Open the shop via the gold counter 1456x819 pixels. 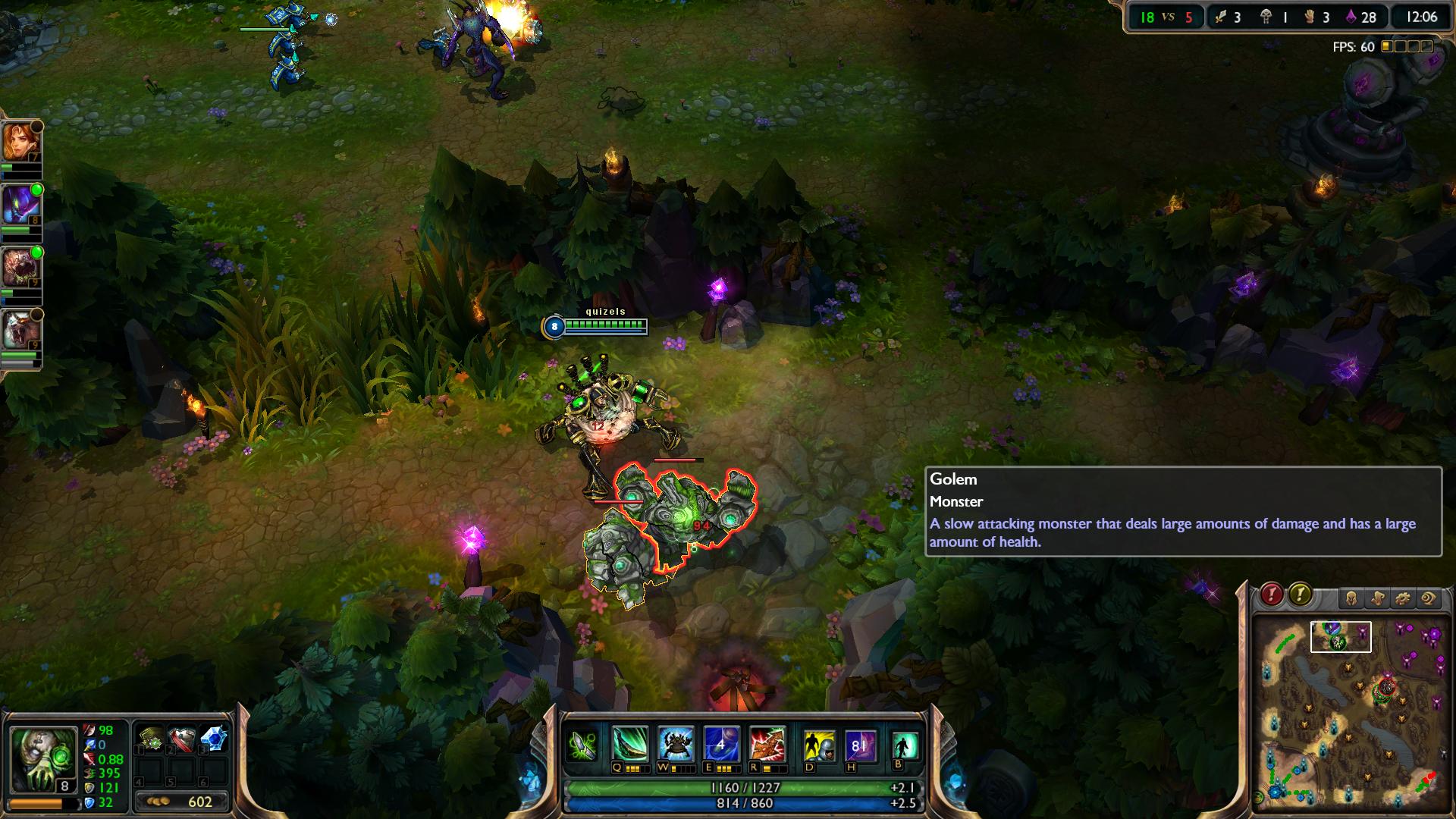pyautogui.click(x=182, y=802)
